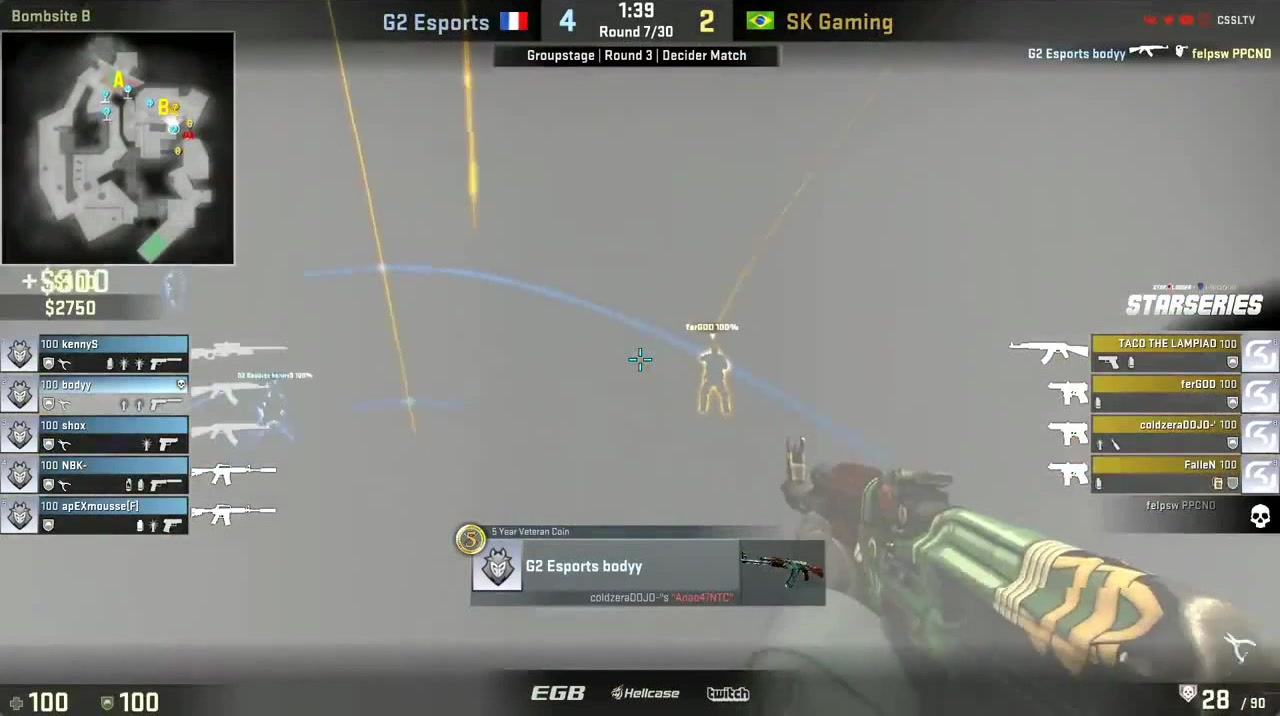1280x716 pixels.
Task: Select TACO THE LAMPIAO player row
Action: pos(1166,353)
